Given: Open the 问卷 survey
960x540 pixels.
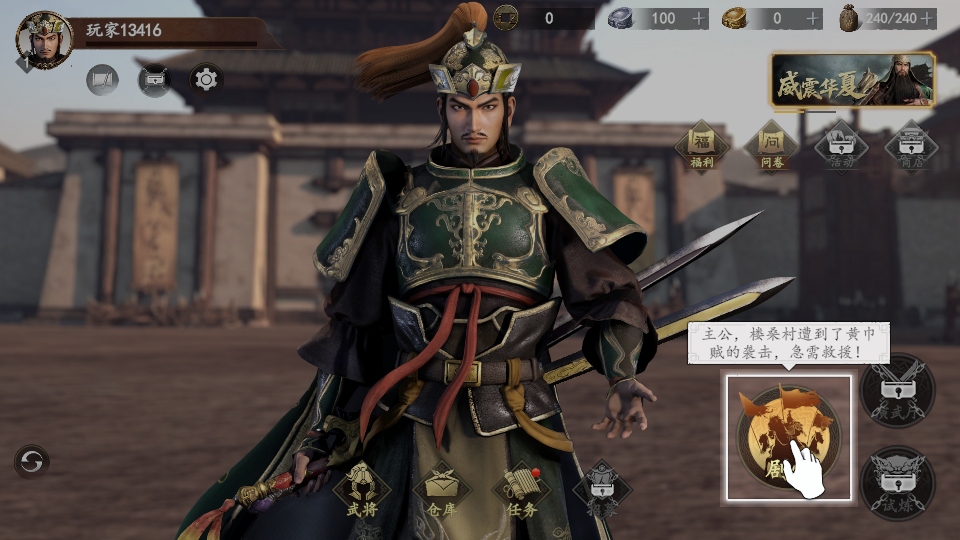Looking at the screenshot, I should 771,145.
